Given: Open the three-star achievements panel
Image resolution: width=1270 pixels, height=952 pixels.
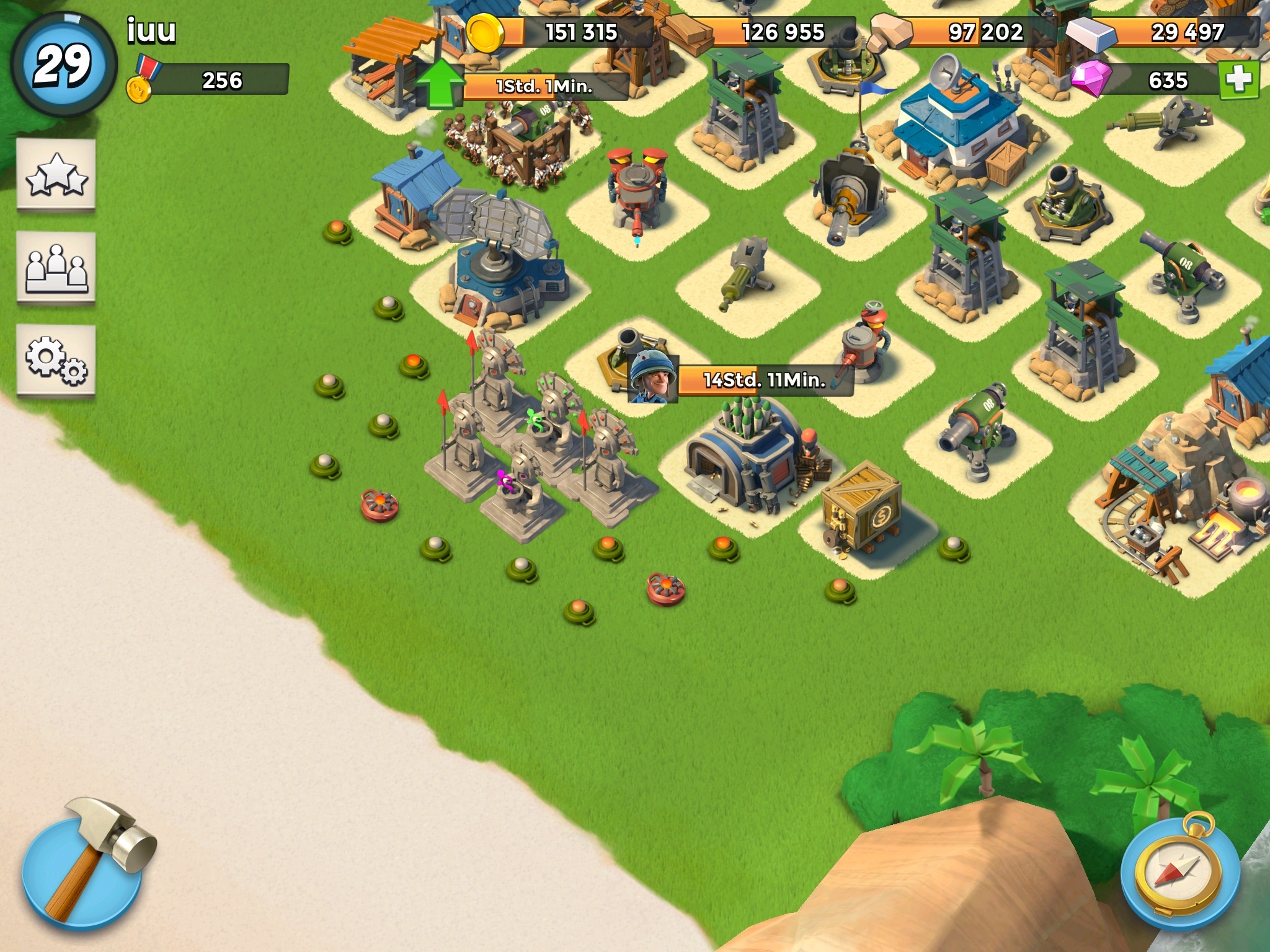Looking at the screenshot, I should 56,175.
